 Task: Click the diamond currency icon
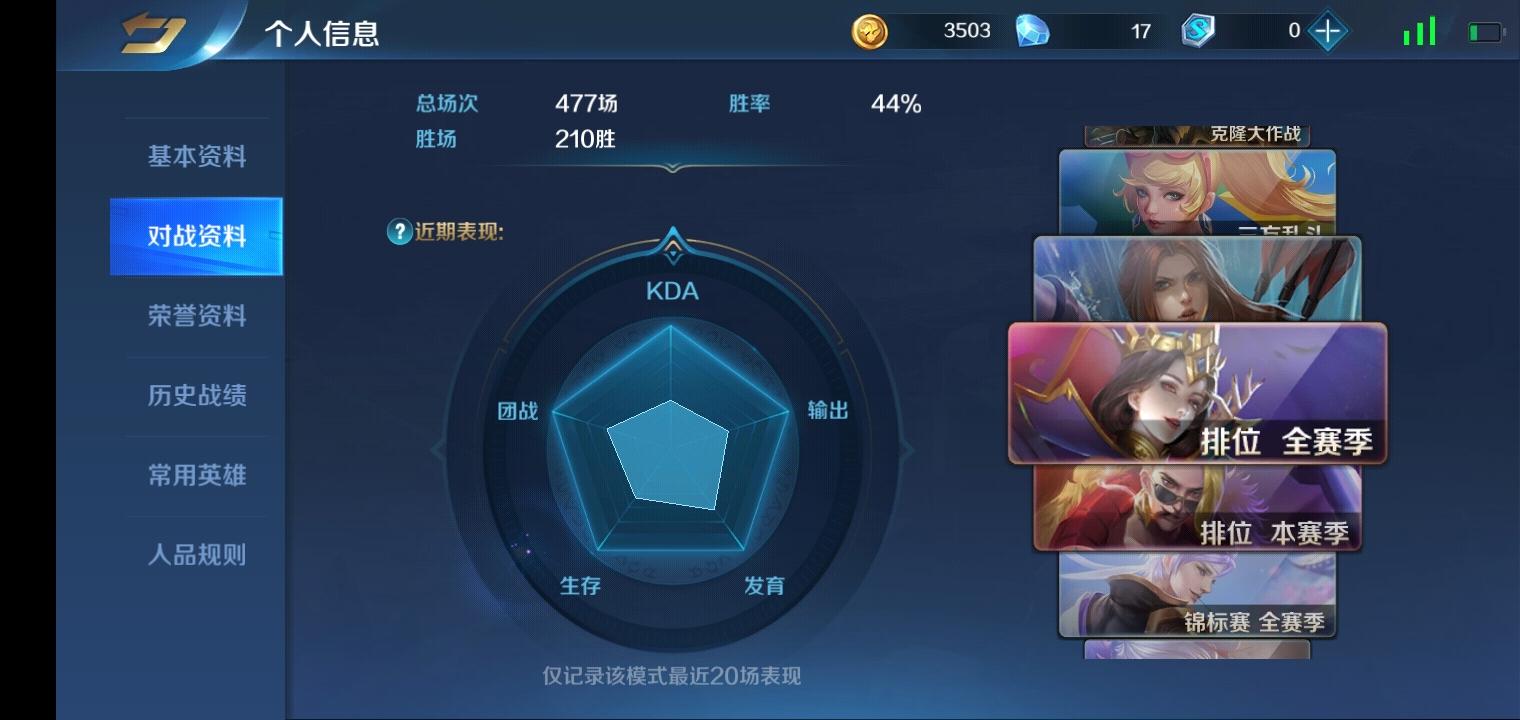point(1034,31)
